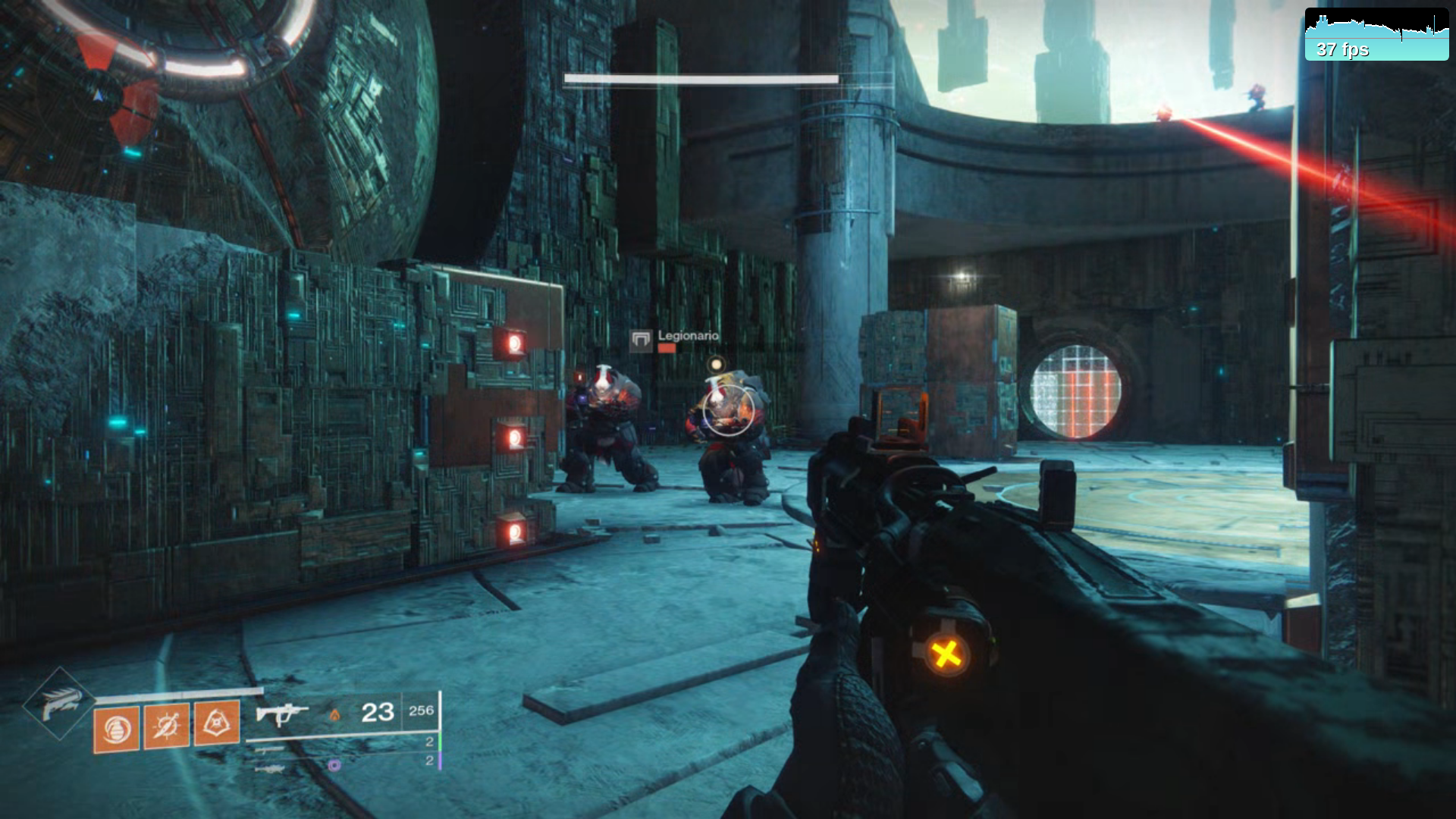Click the 37 fps performance overlay graph
Screen dimensions: 1456x819
click(1376, 35)
